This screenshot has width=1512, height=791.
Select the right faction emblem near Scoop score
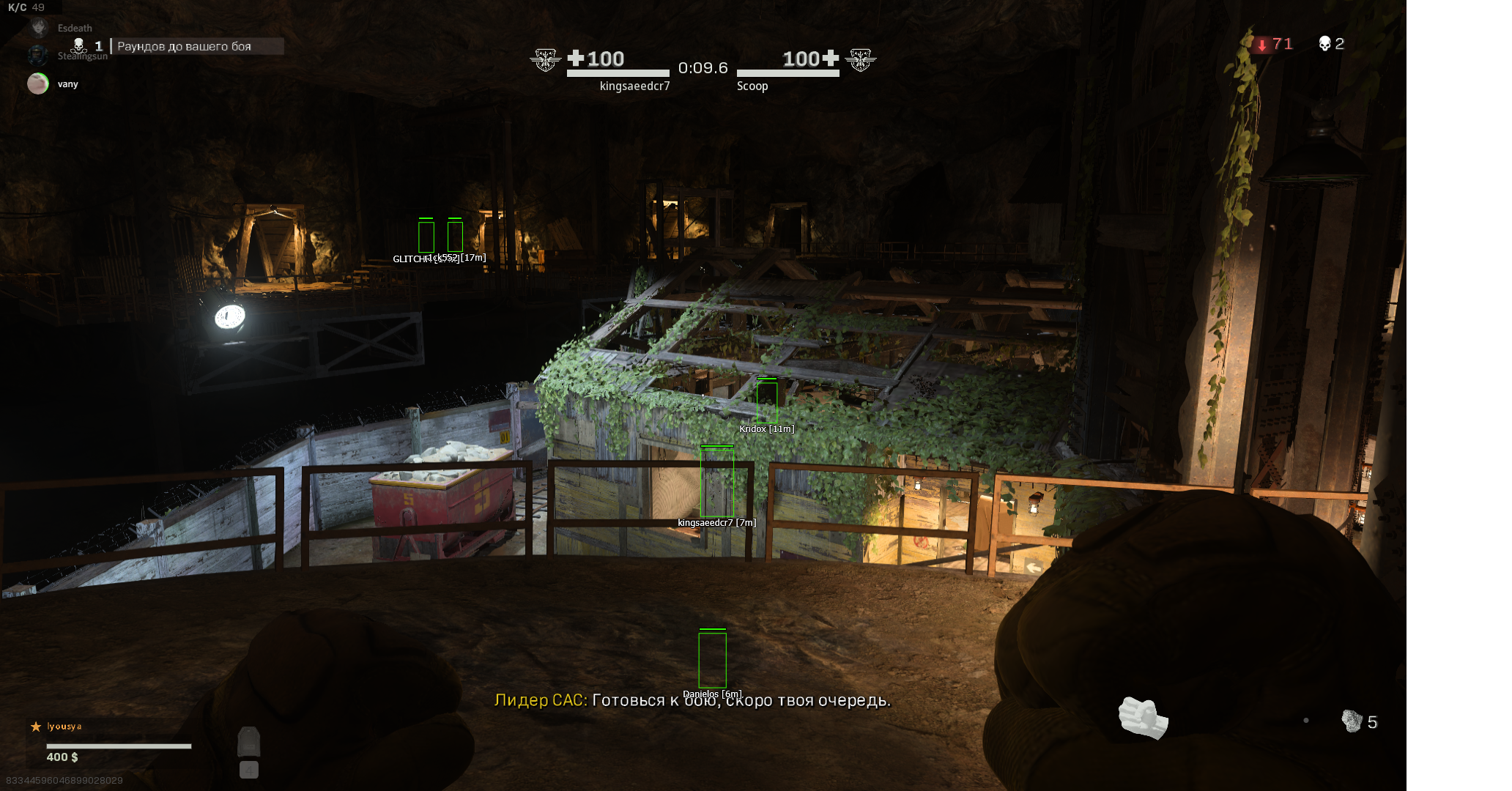point(861,61)
